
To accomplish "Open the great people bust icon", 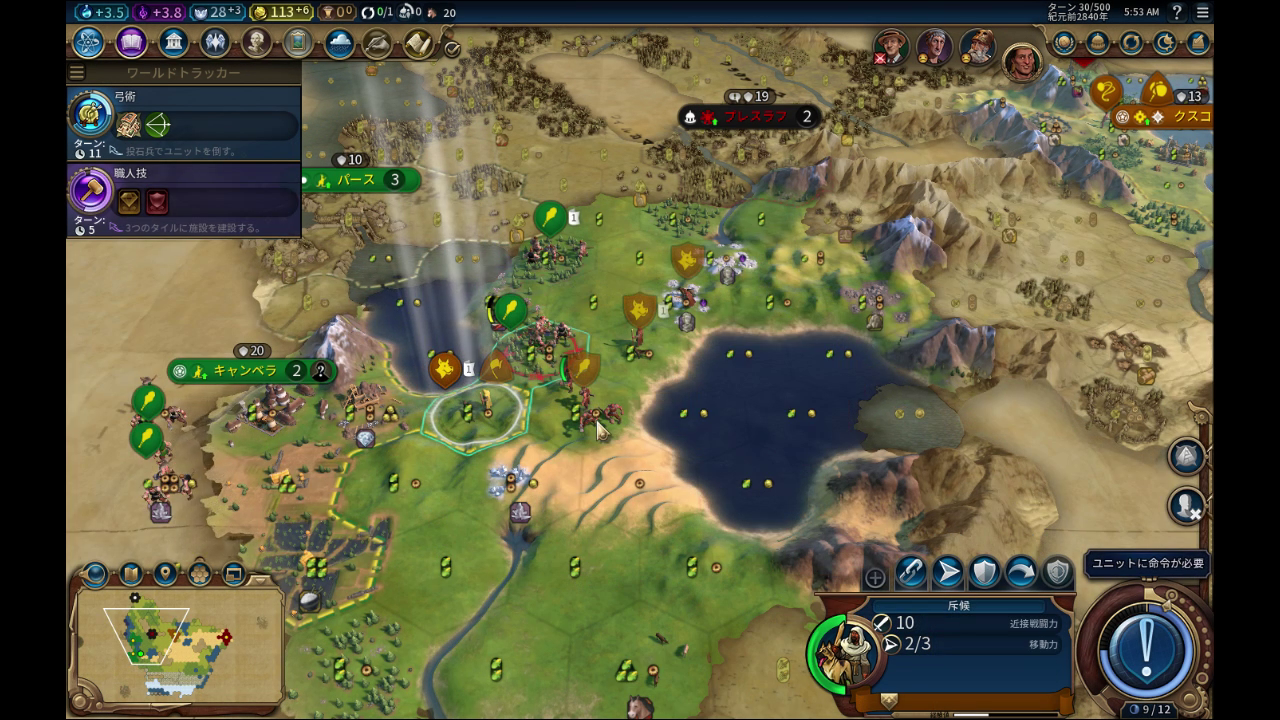I will click(257, 43).
